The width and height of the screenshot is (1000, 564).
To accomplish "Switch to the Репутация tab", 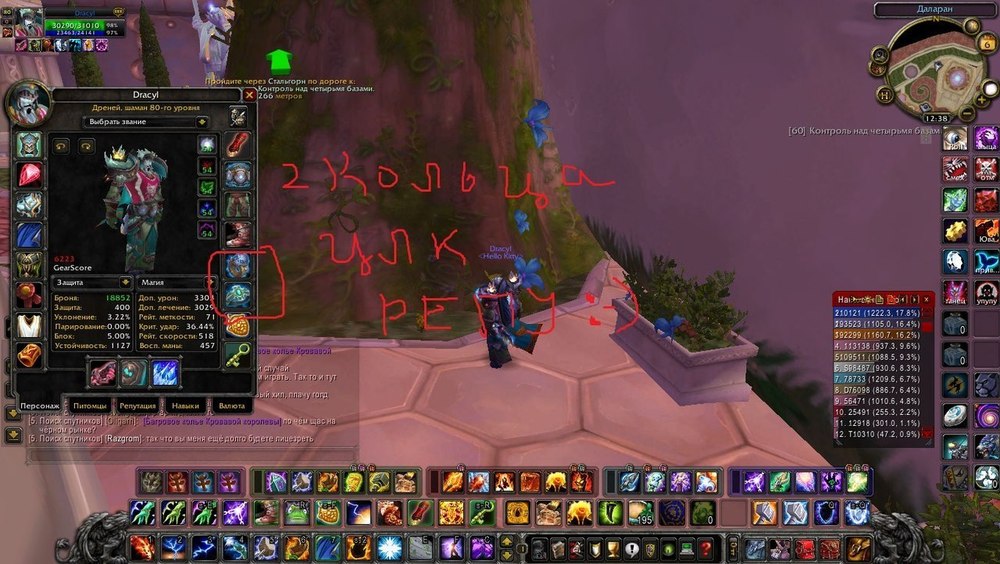I will [x=136, y=407].
